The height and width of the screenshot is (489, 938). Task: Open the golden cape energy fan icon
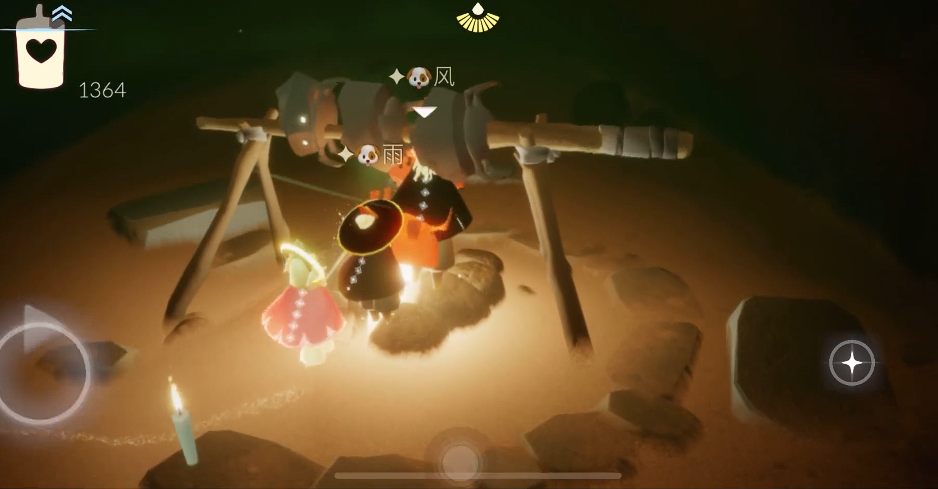pyautogui.click(x=478, y=18)
